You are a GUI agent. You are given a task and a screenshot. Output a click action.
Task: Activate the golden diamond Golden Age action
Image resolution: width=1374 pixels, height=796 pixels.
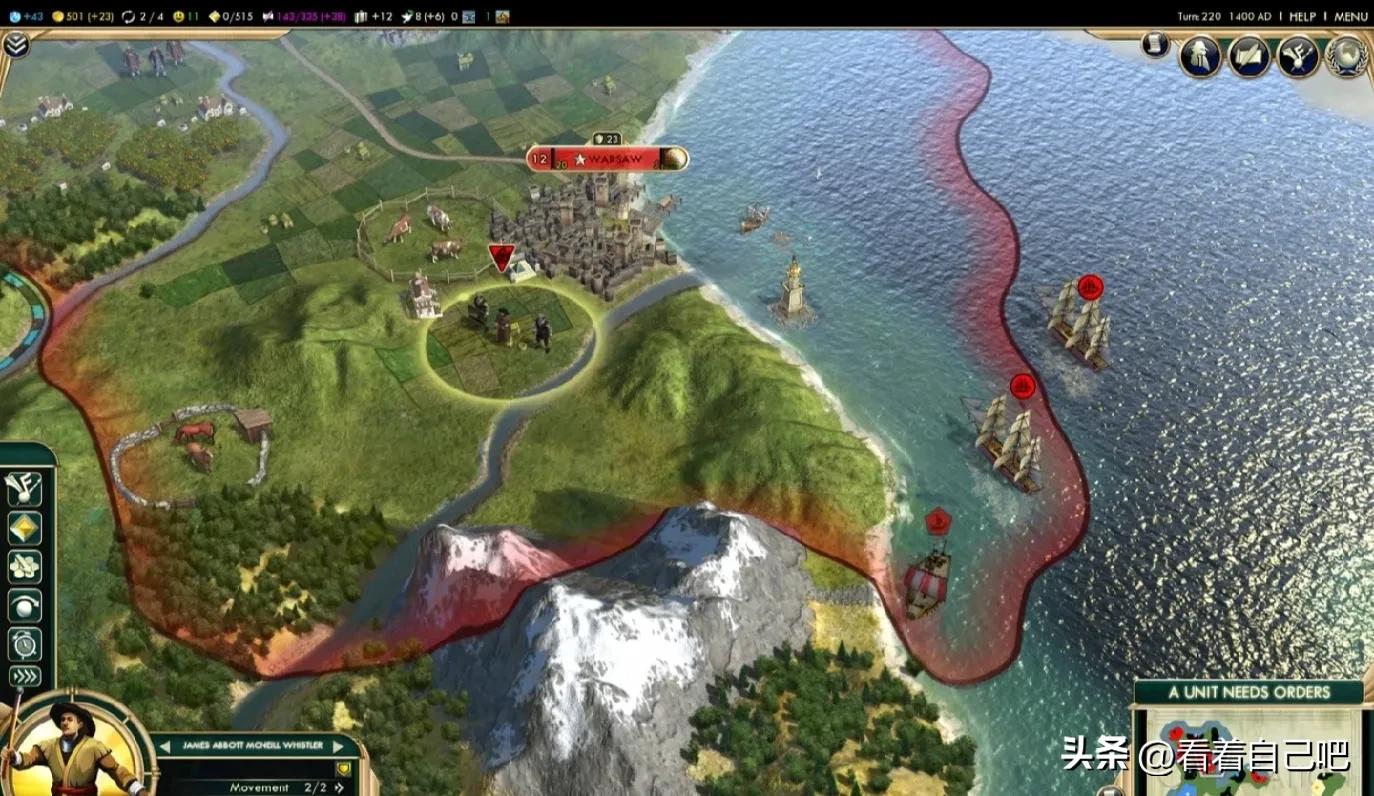(x=23, y=527)
